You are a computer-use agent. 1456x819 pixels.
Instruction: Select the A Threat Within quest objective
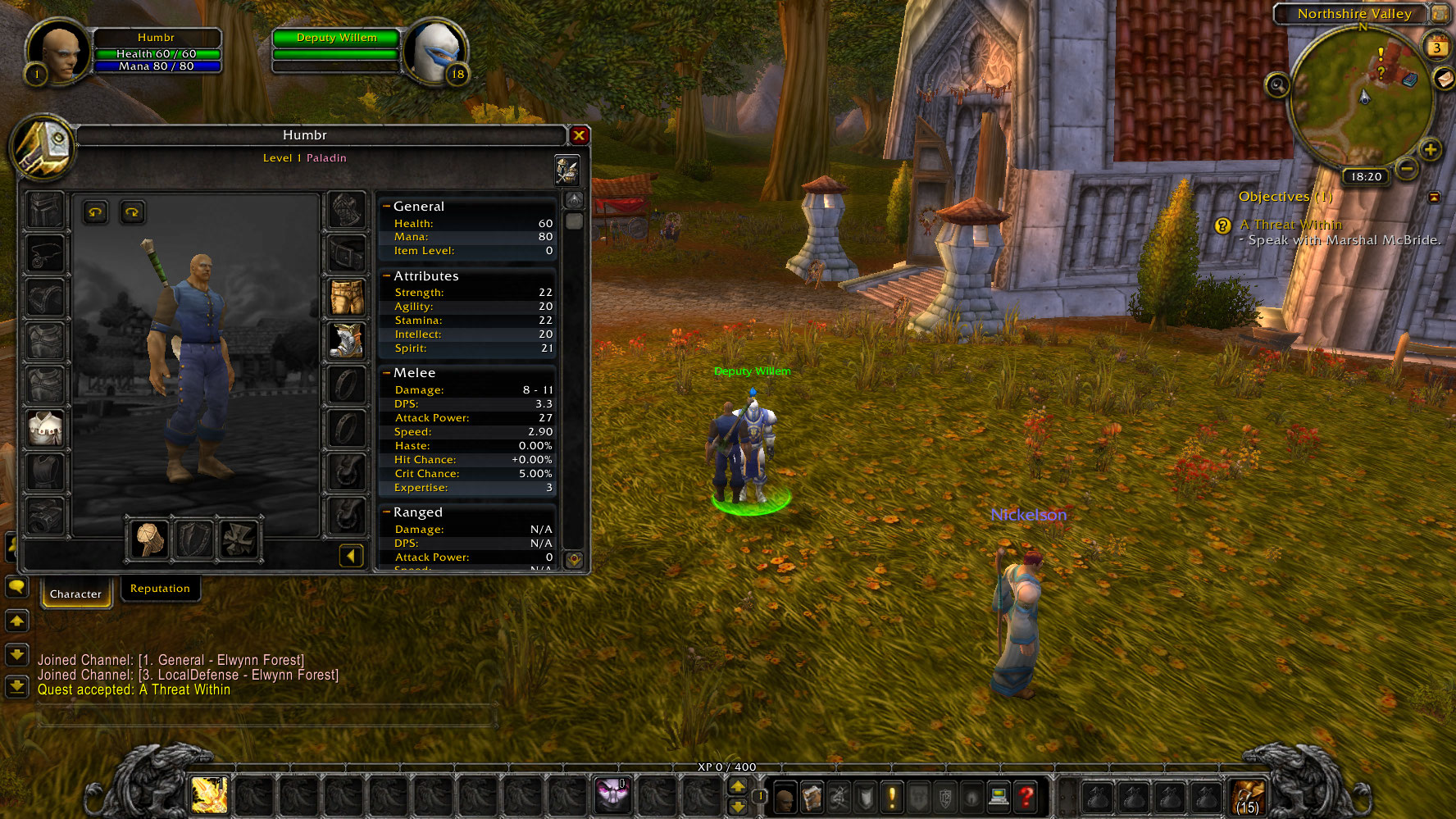tap(1290, 225)
